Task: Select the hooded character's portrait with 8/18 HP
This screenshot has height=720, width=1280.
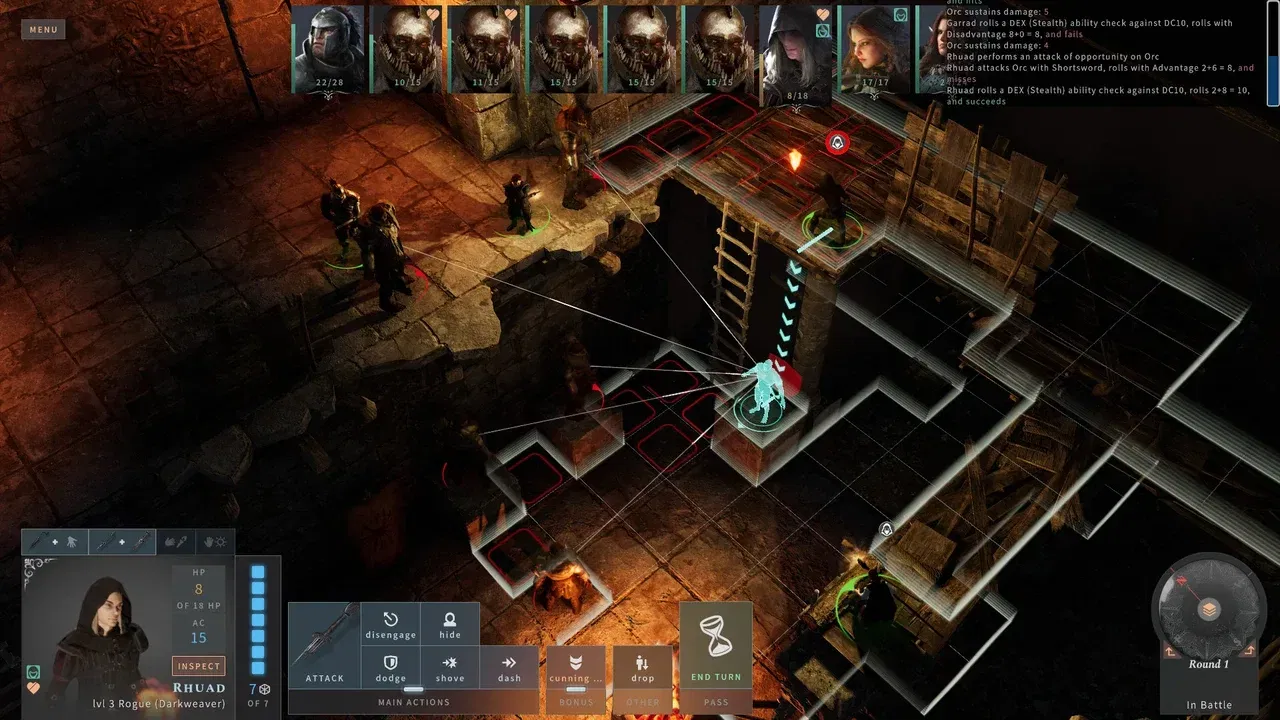Action: coord(793,48)
